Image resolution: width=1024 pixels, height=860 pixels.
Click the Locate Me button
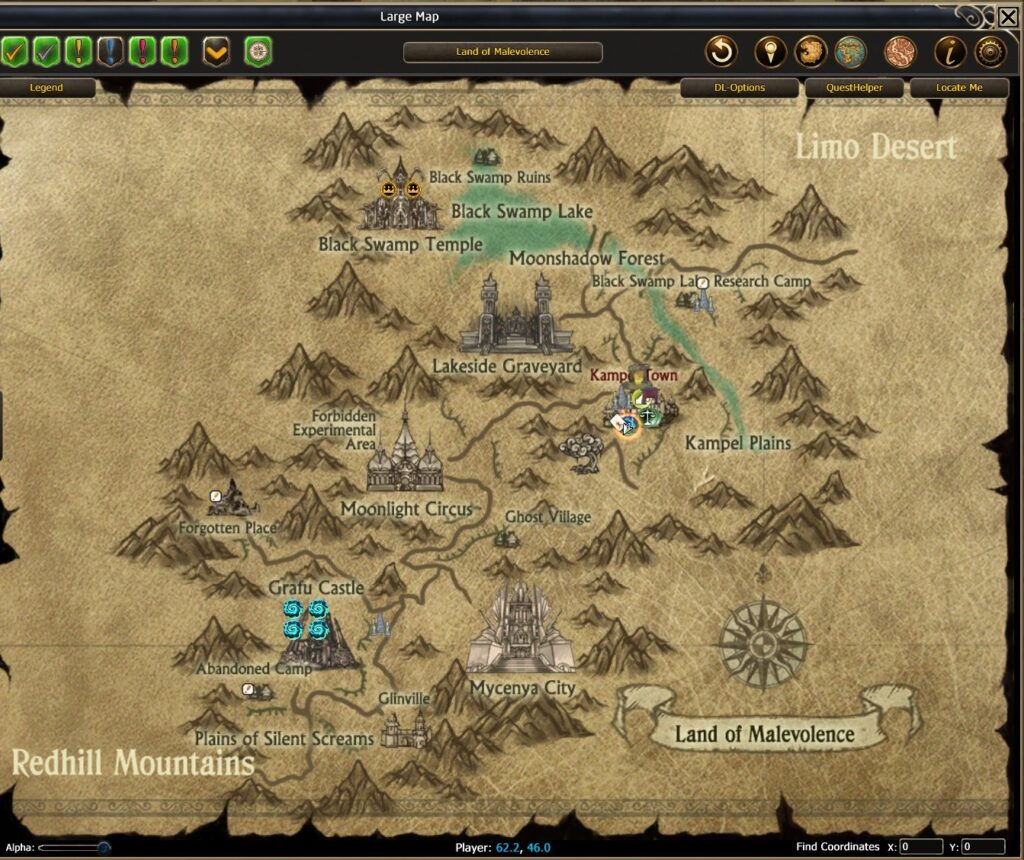pos(958,88)
